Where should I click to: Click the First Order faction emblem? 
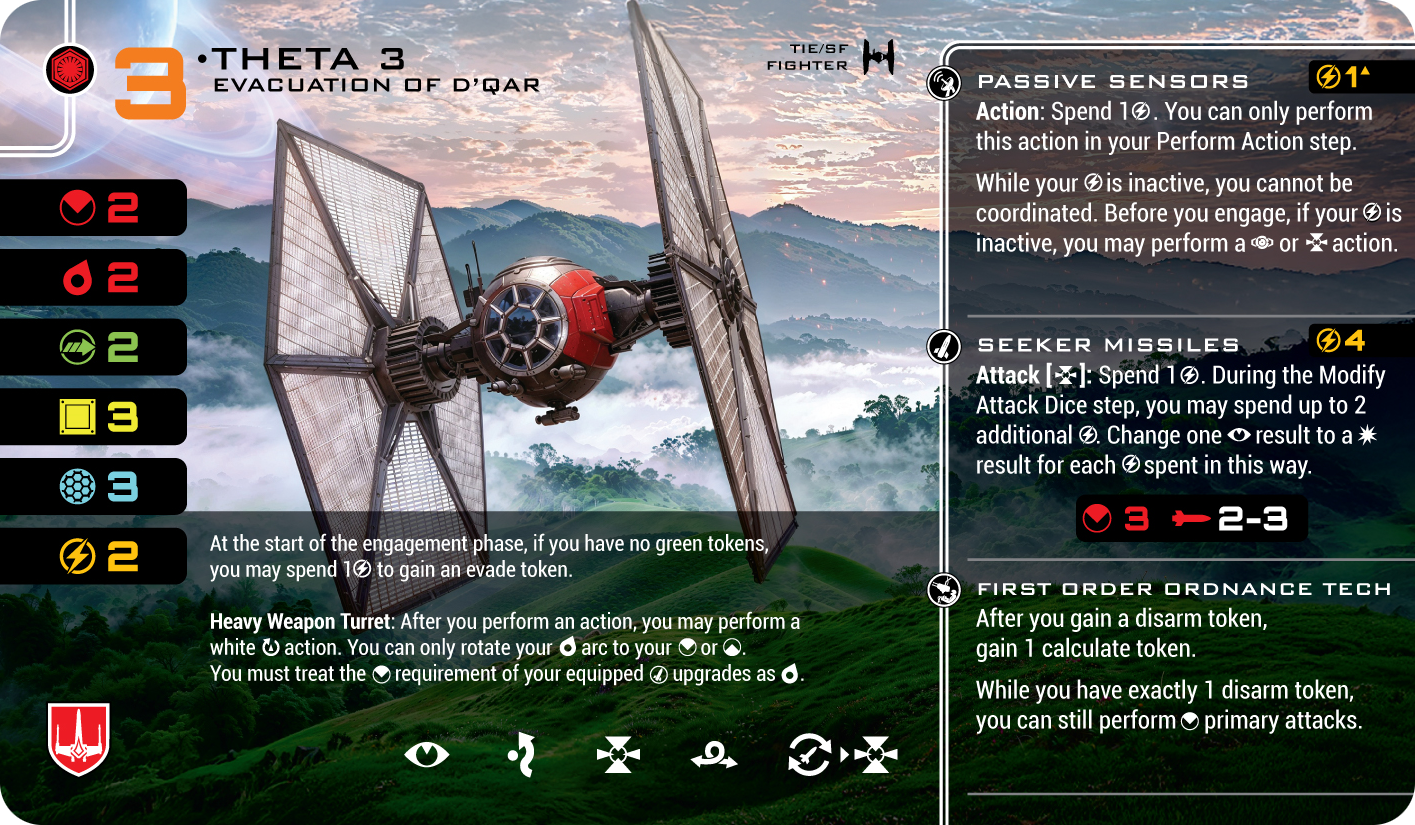(70, 69)
